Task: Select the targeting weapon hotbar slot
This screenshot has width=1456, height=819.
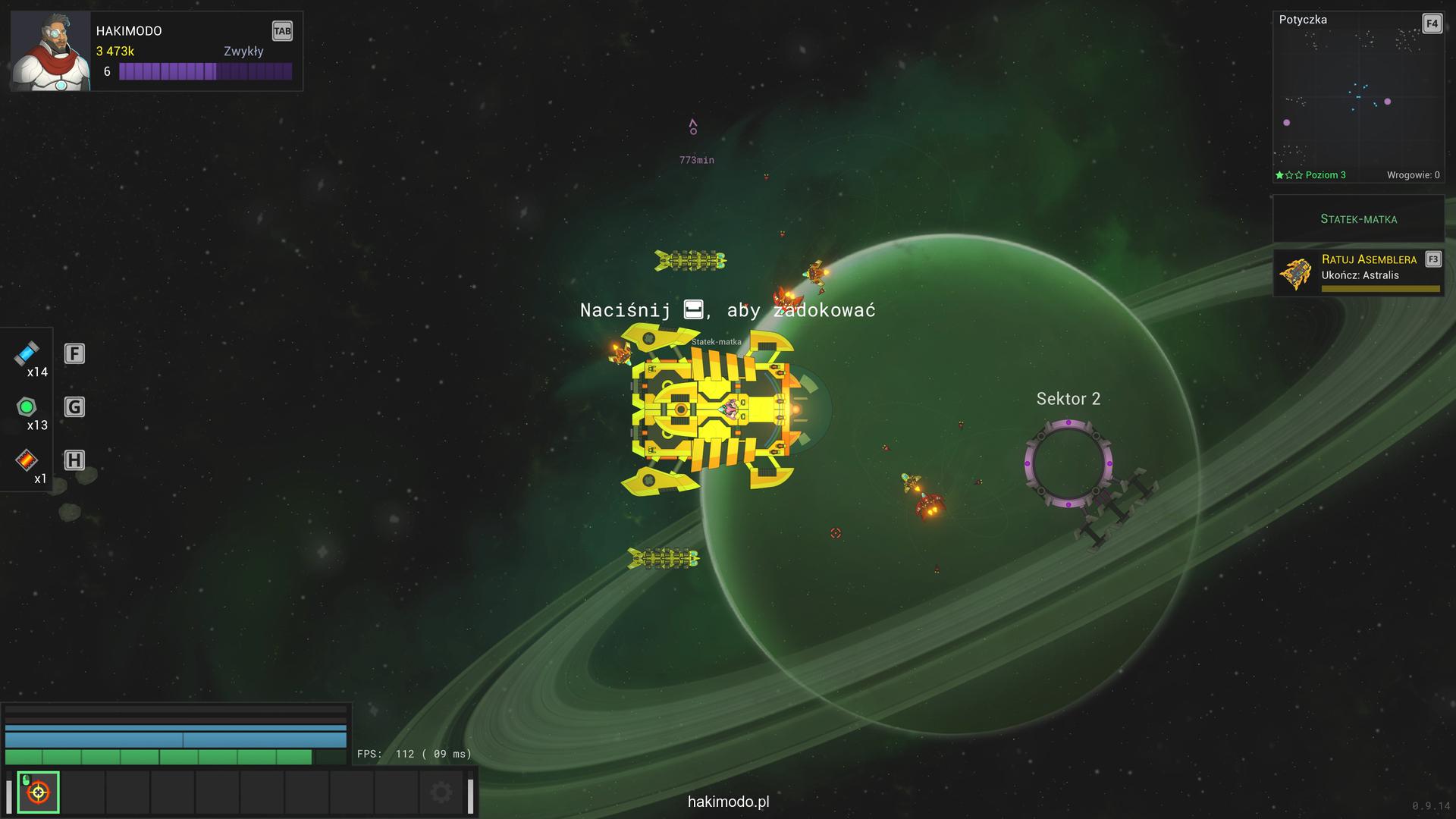Action: pos(38,792)
